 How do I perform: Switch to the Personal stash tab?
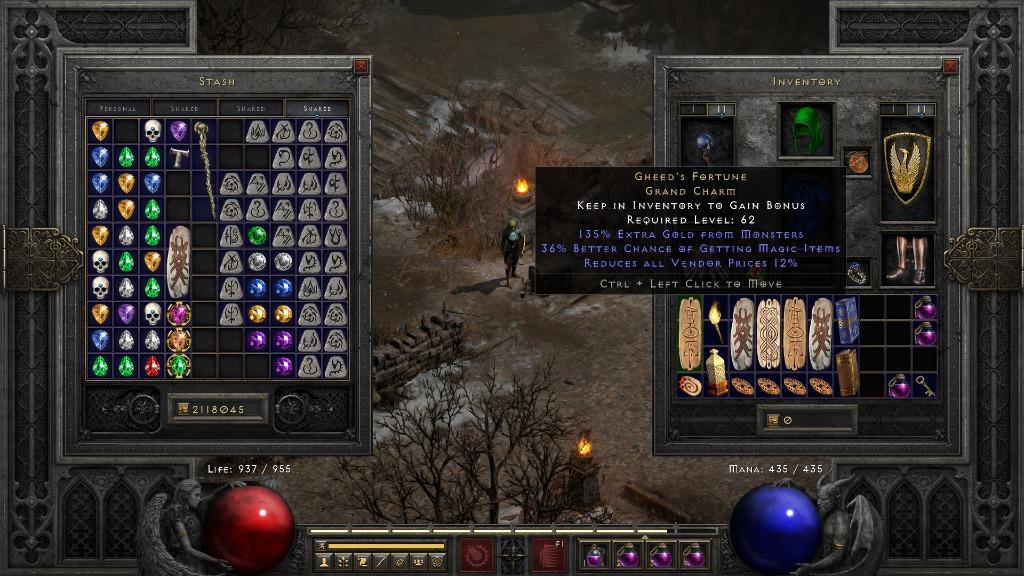pyautogui.click(x=118, y=108)
